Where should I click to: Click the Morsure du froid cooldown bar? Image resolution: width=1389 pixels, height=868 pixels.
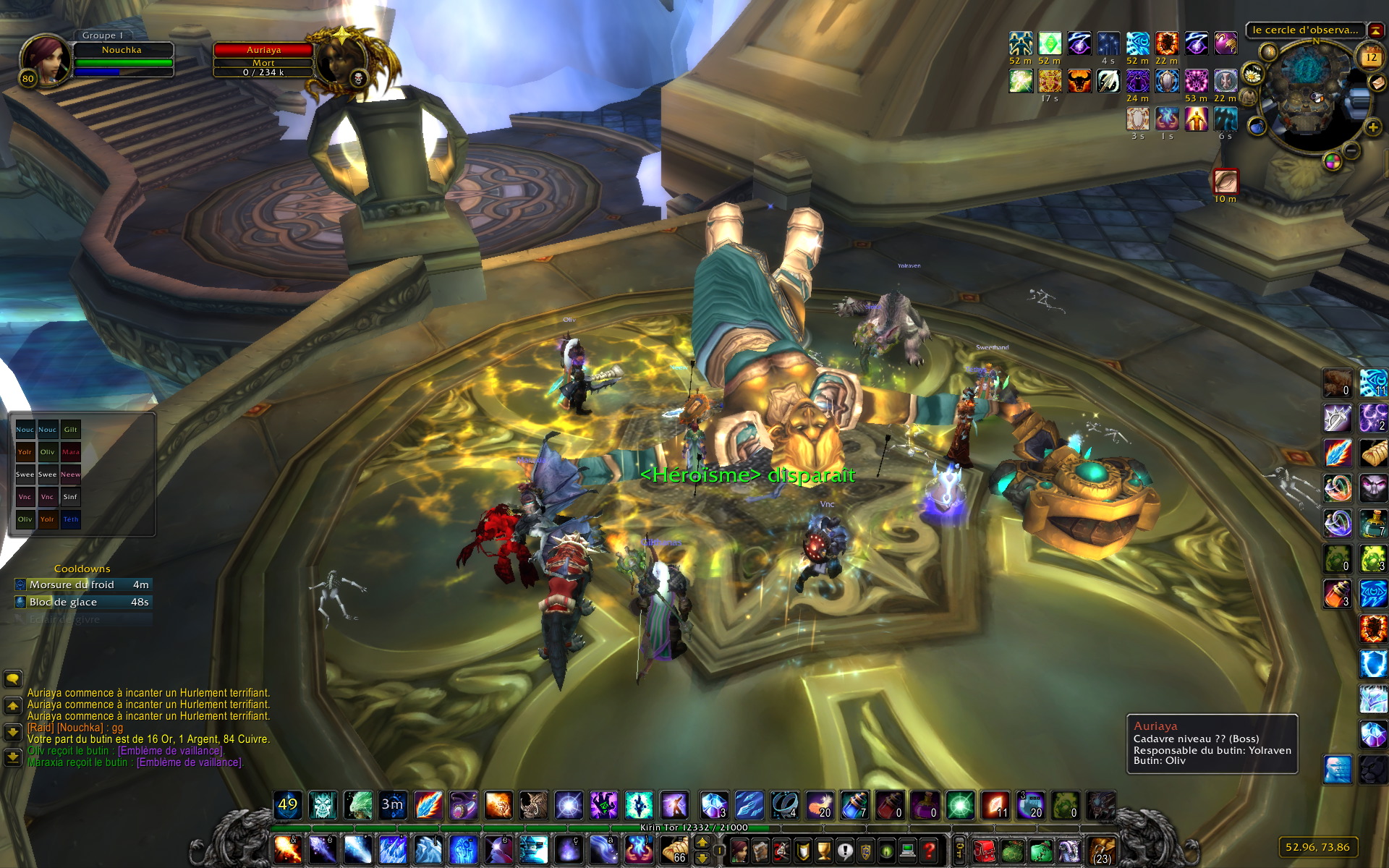83,584
